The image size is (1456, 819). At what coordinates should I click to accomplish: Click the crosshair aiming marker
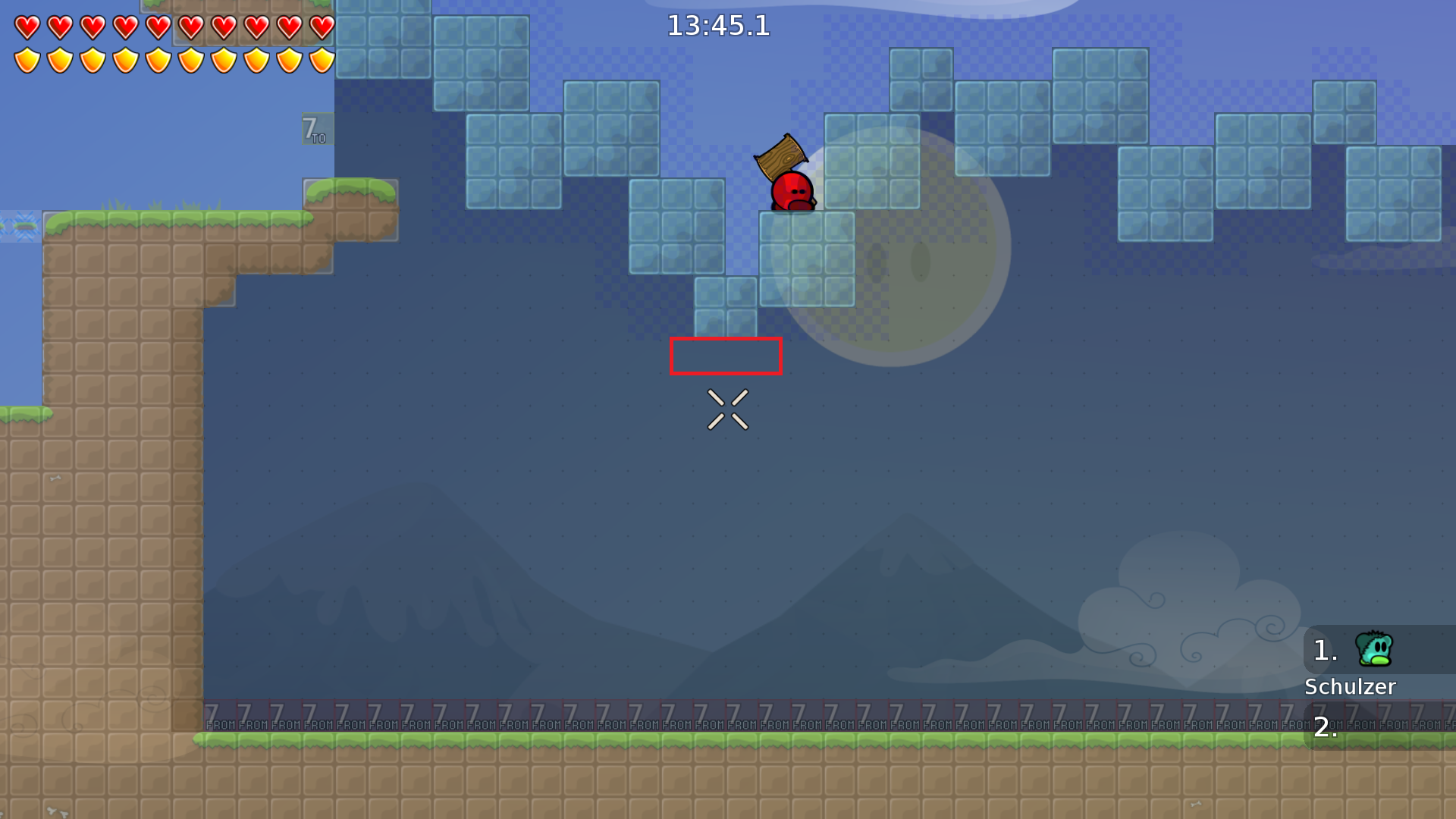729,408
